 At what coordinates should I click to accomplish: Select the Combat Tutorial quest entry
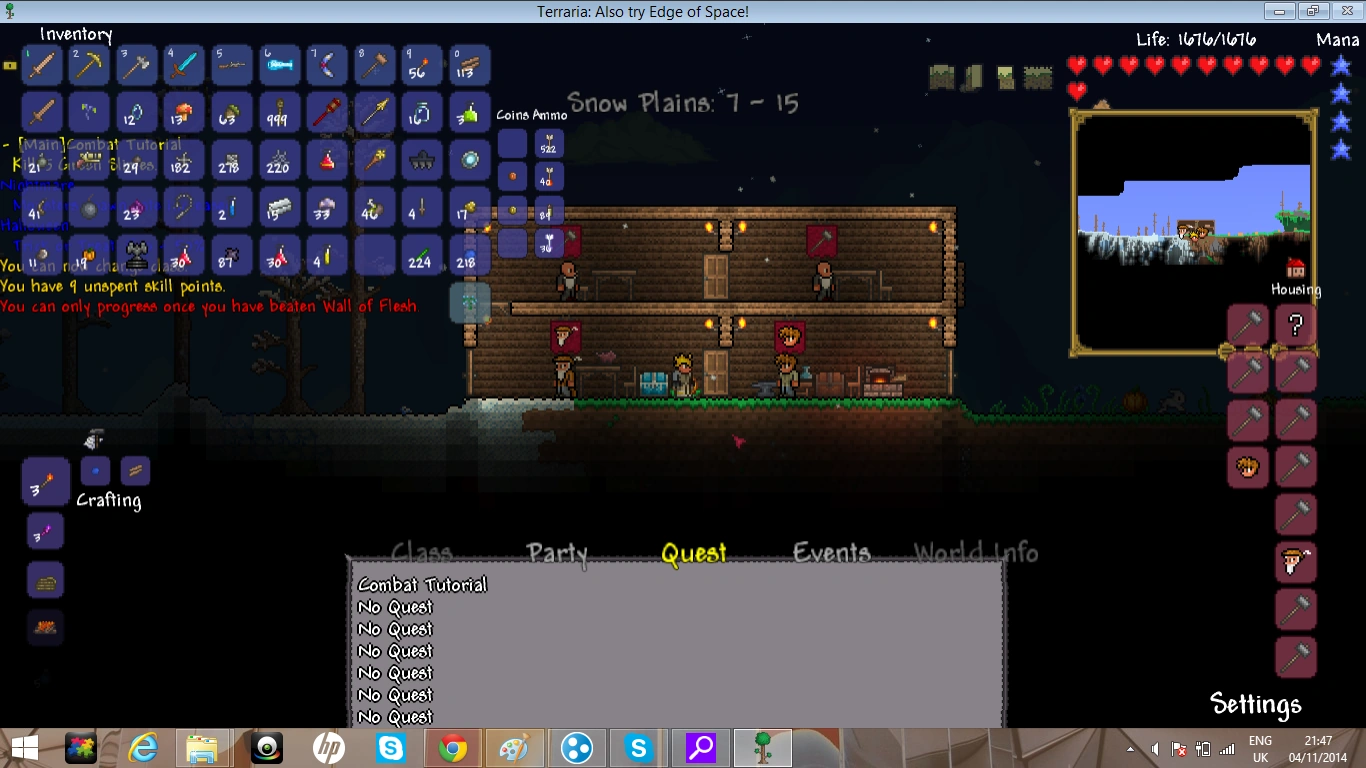[422, 584]
